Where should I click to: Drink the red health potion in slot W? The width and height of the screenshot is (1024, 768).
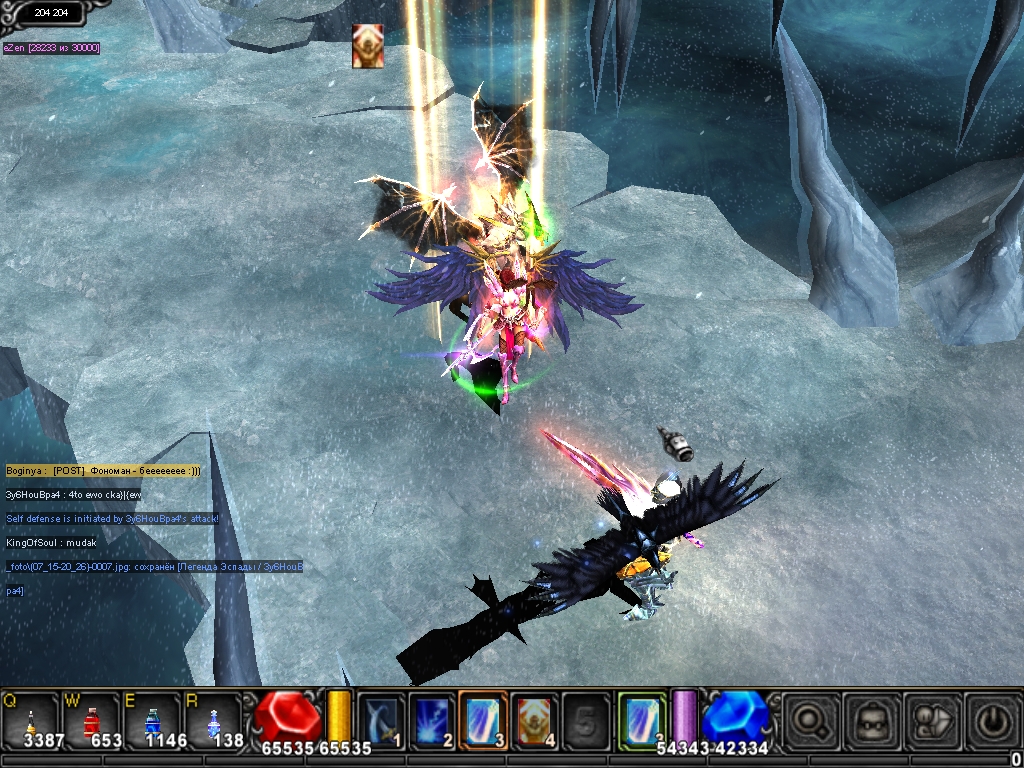tap(92, 720)
